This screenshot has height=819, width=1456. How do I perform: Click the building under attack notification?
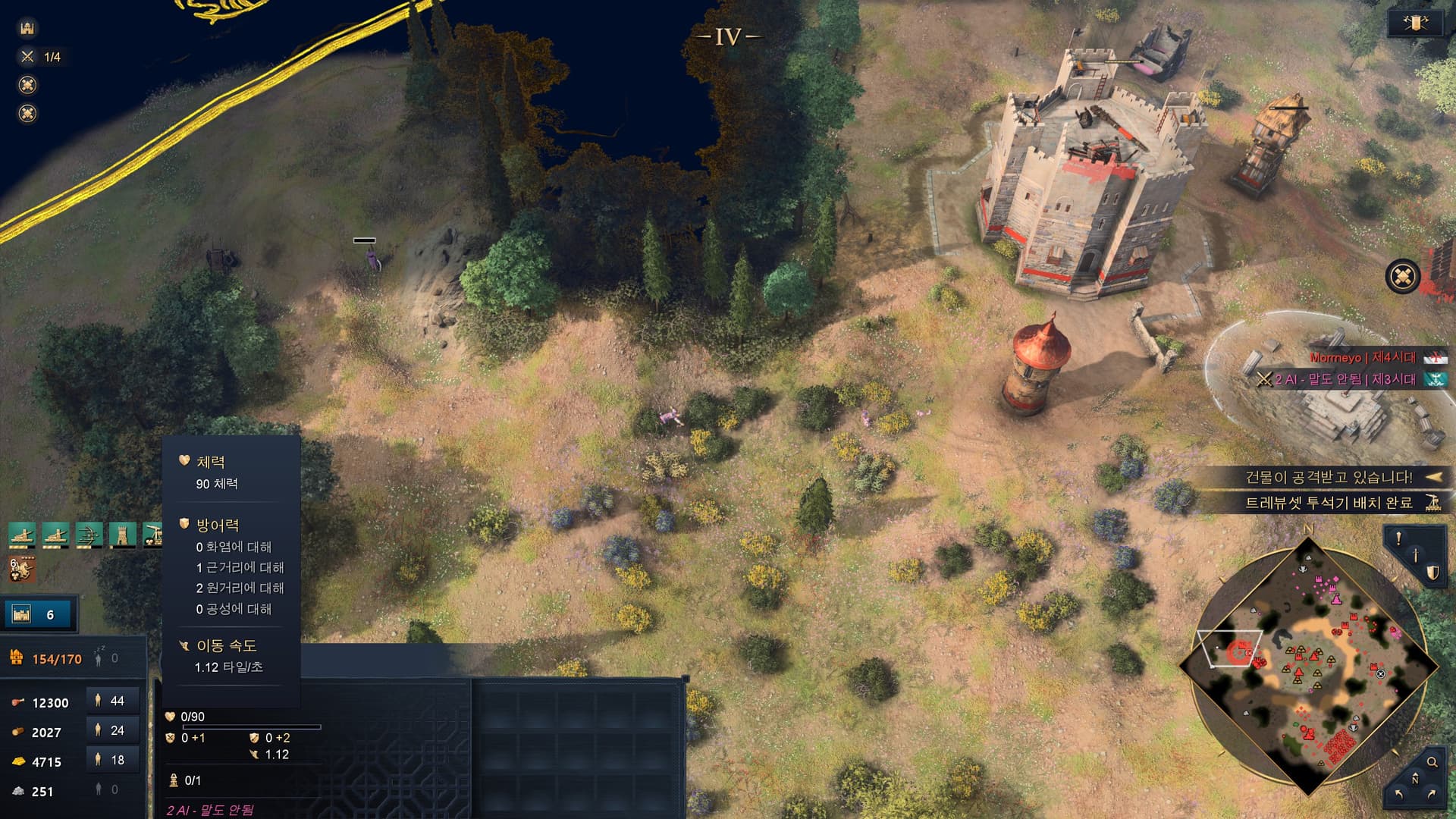(1329, 477)
